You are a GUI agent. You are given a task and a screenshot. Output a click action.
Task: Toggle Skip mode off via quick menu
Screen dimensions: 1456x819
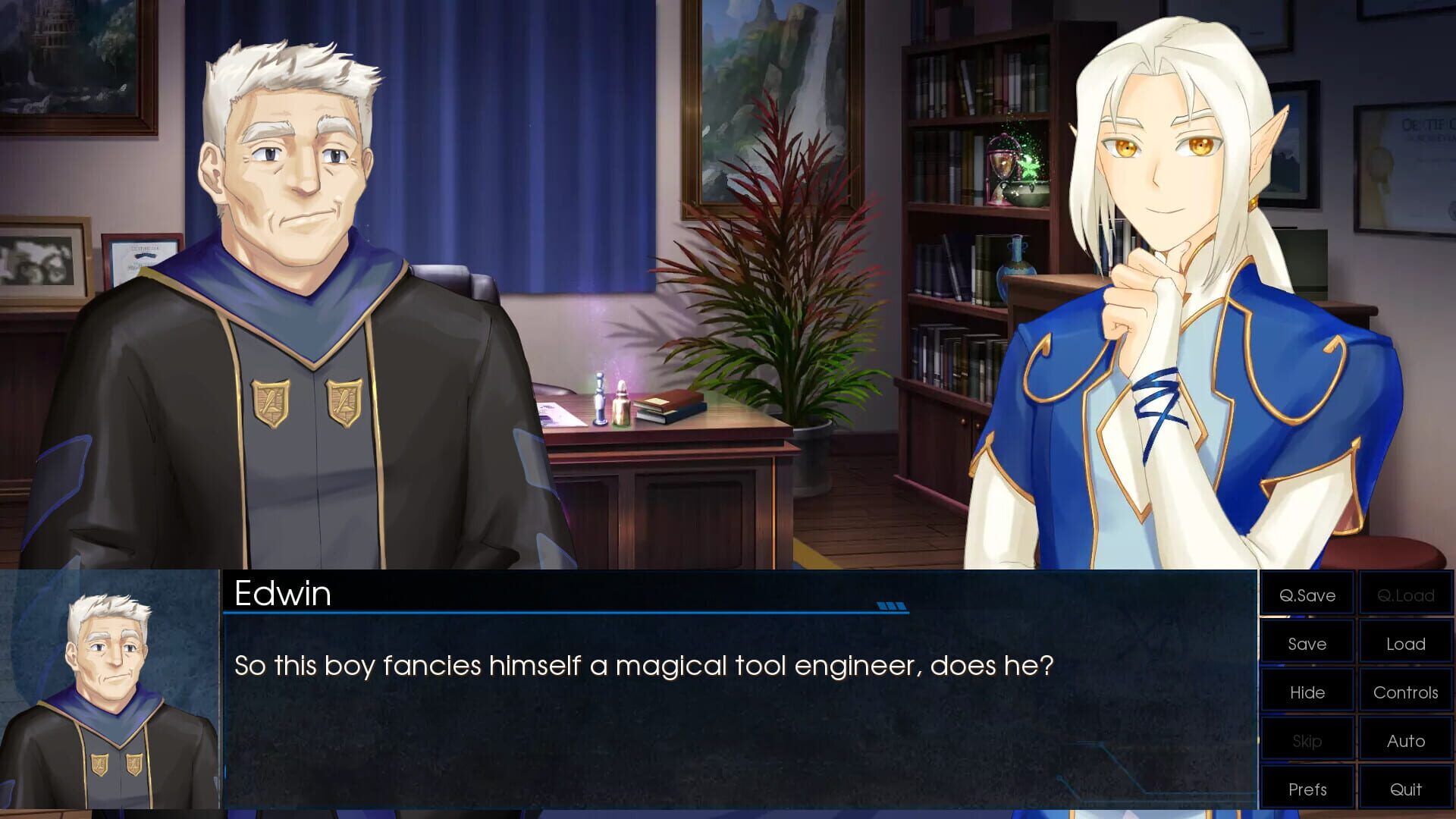[x=1307, y=740]
